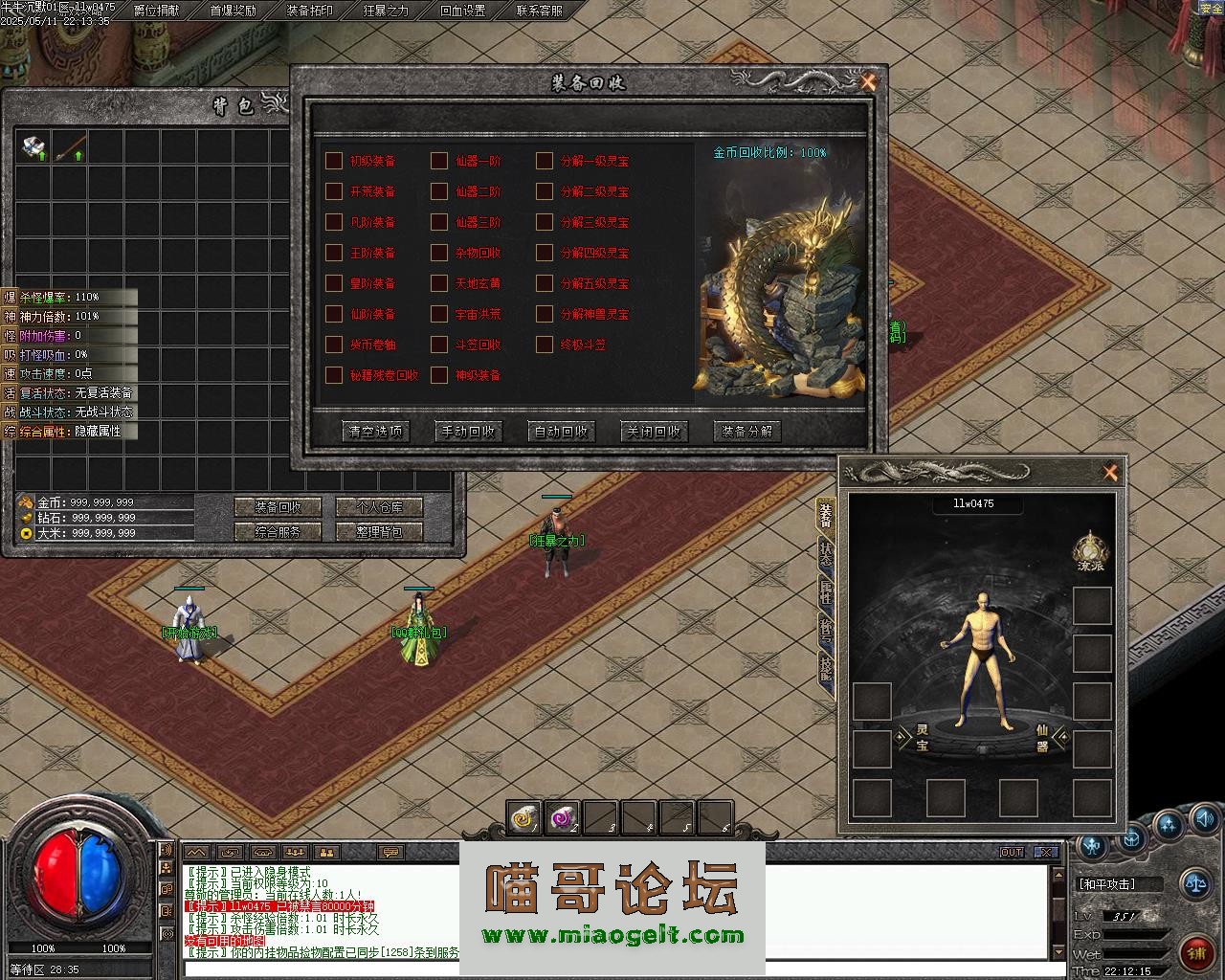Switch to the 状态 tab on character panel

[x=826, y=553]
